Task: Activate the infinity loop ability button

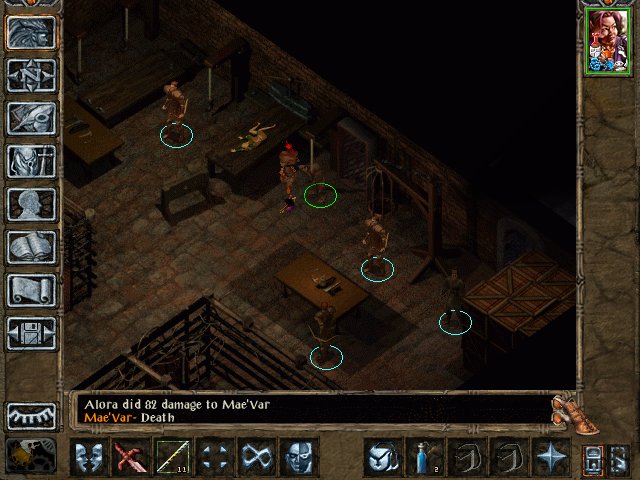Action: pos(256,458)
